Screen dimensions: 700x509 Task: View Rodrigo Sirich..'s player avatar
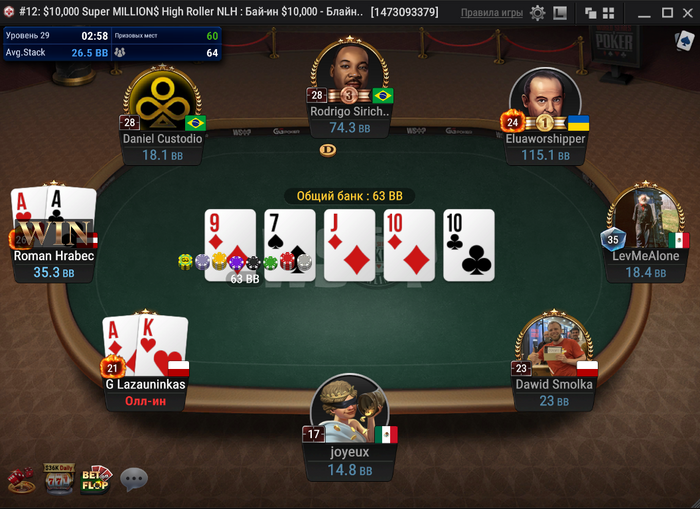(x=349, y=72)
